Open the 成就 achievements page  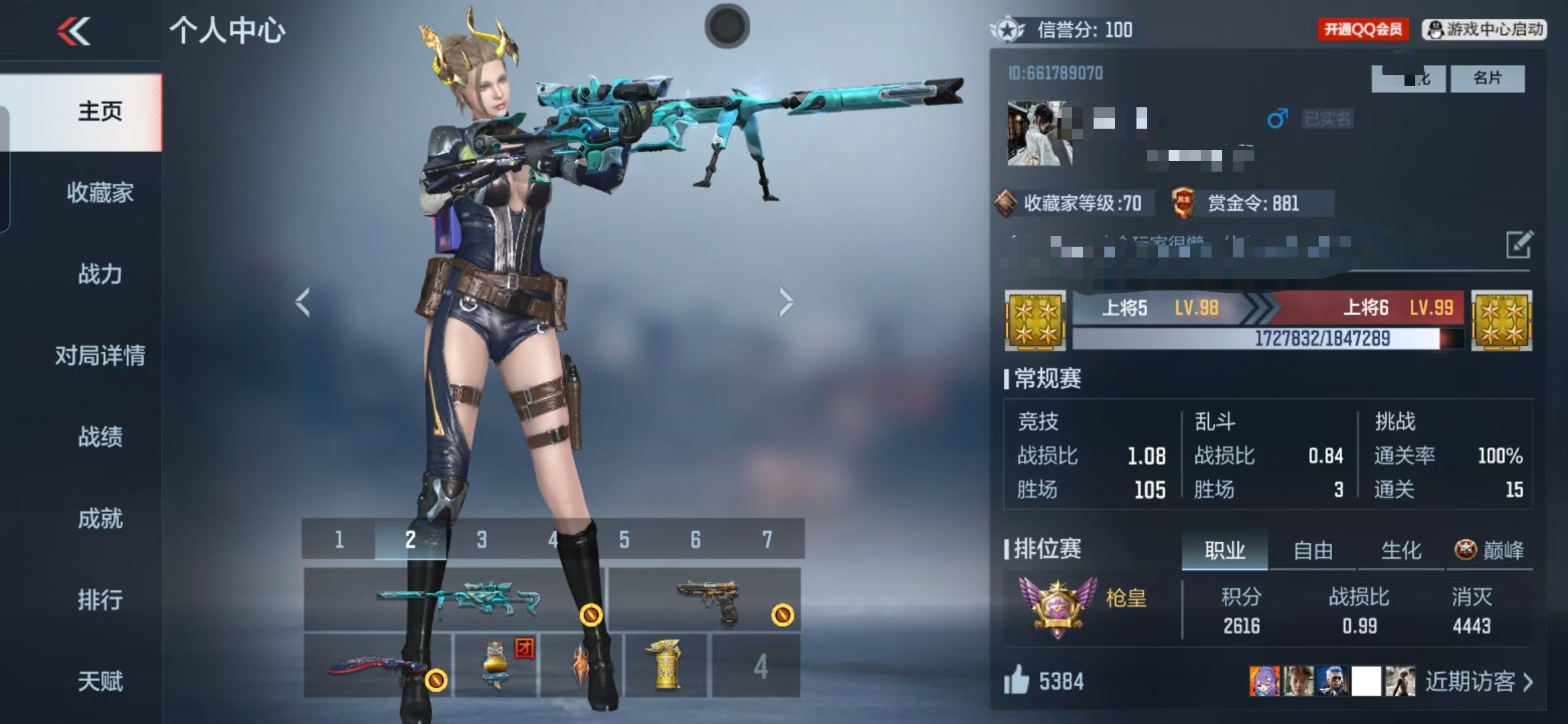[x=100, y=518]
